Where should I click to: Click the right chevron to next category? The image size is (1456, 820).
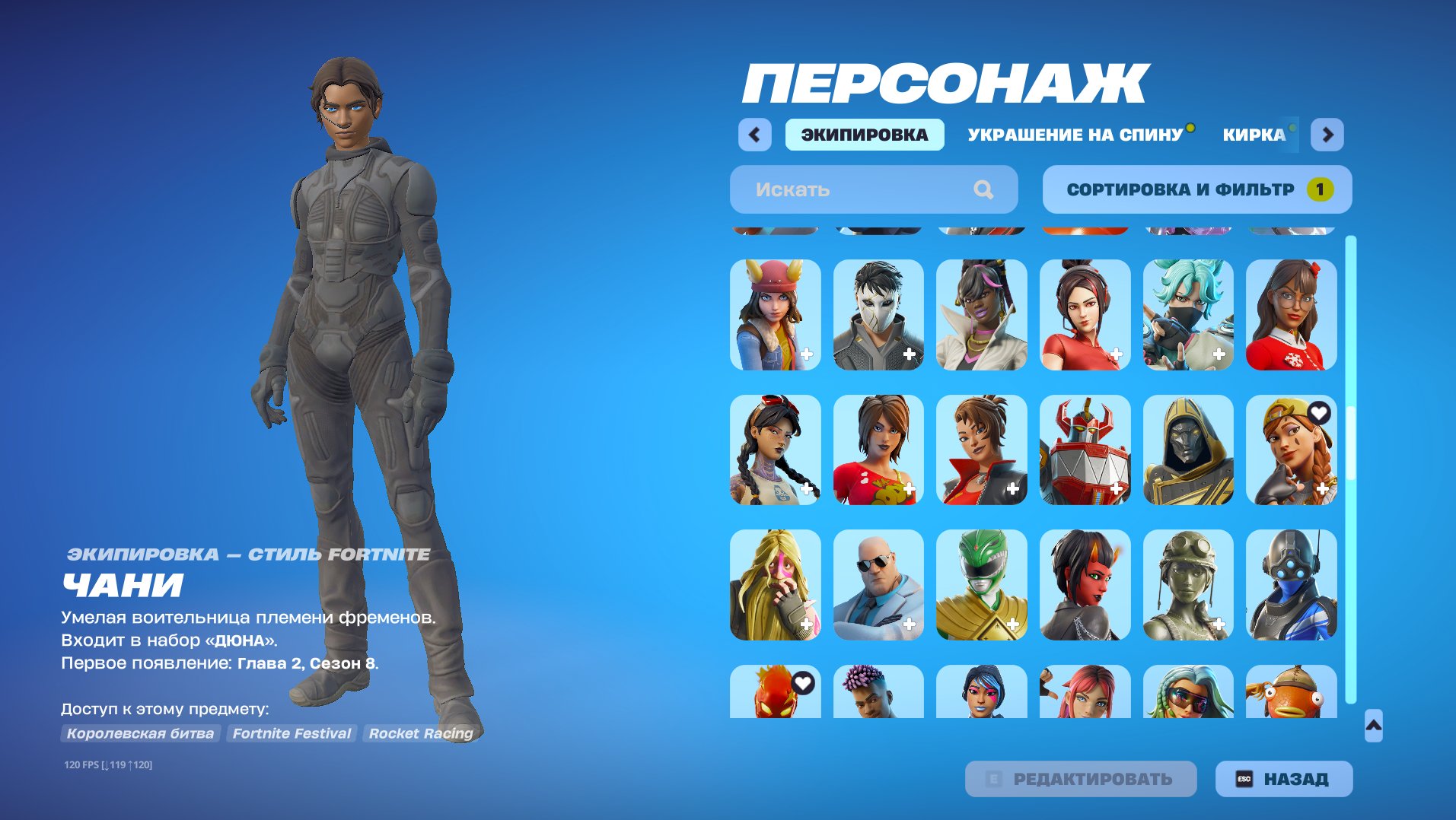1328,134
